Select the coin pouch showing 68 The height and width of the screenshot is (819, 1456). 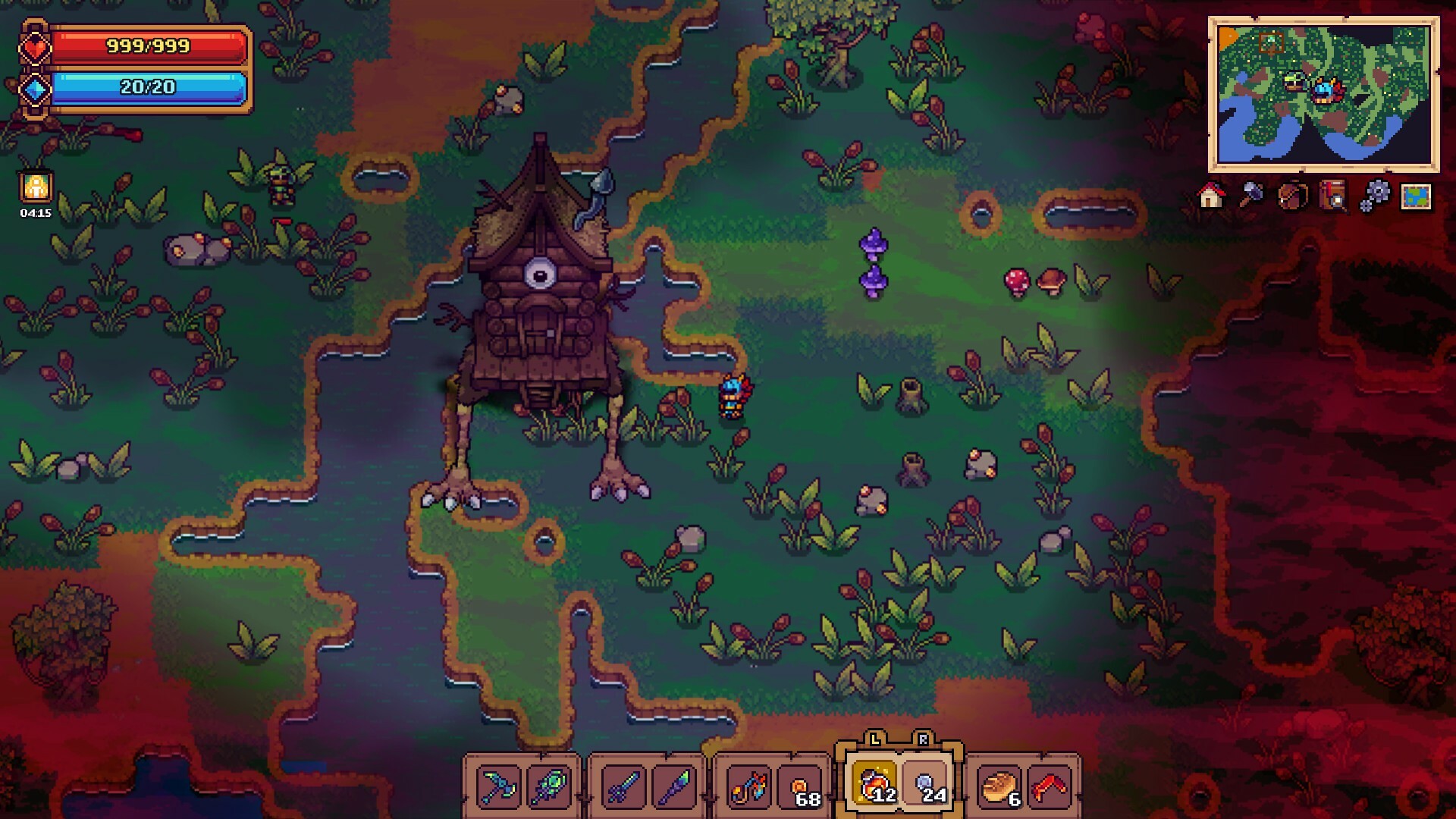(801, 784)
